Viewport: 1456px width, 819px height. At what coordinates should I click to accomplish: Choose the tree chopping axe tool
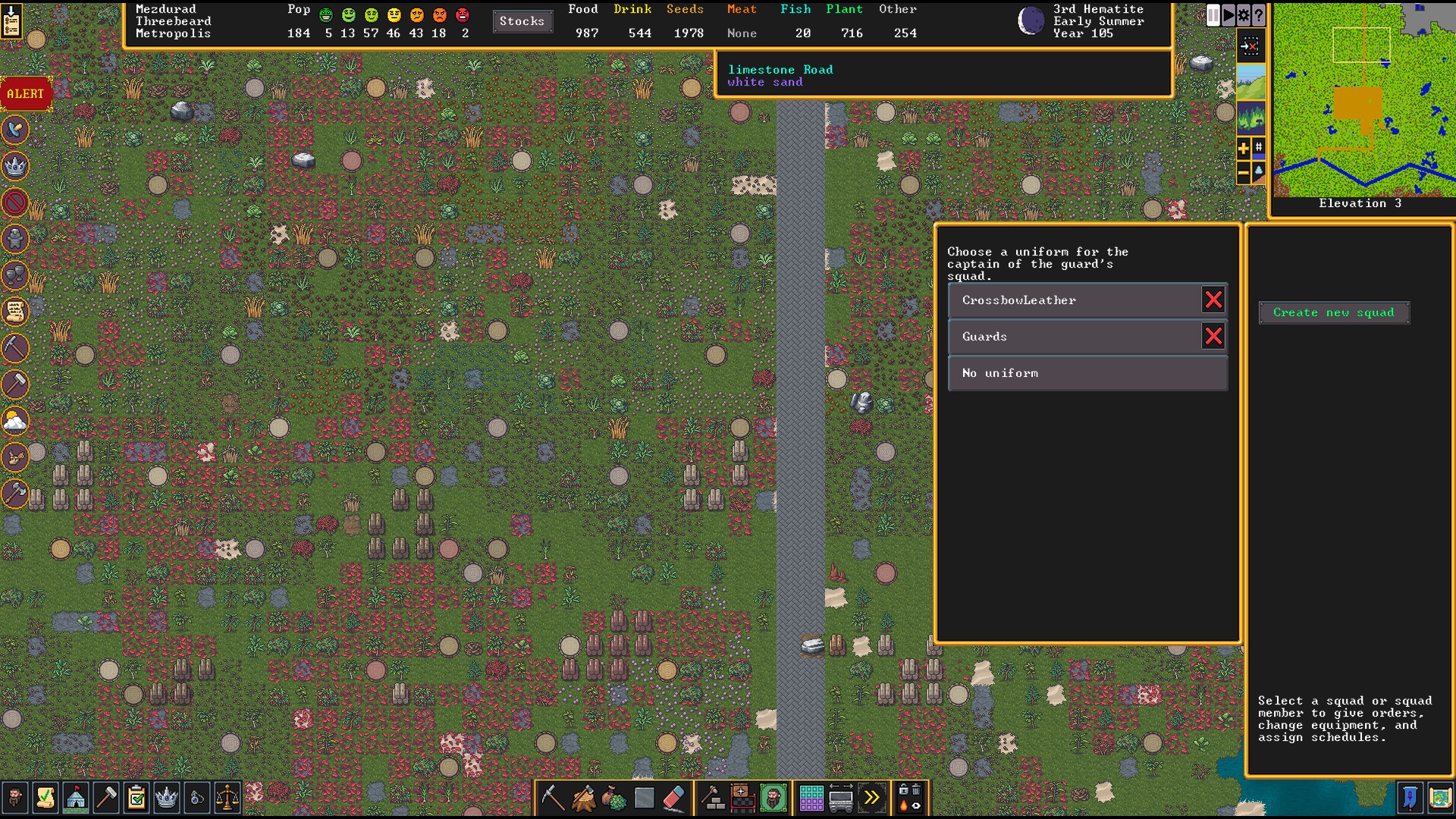point(583,798)
